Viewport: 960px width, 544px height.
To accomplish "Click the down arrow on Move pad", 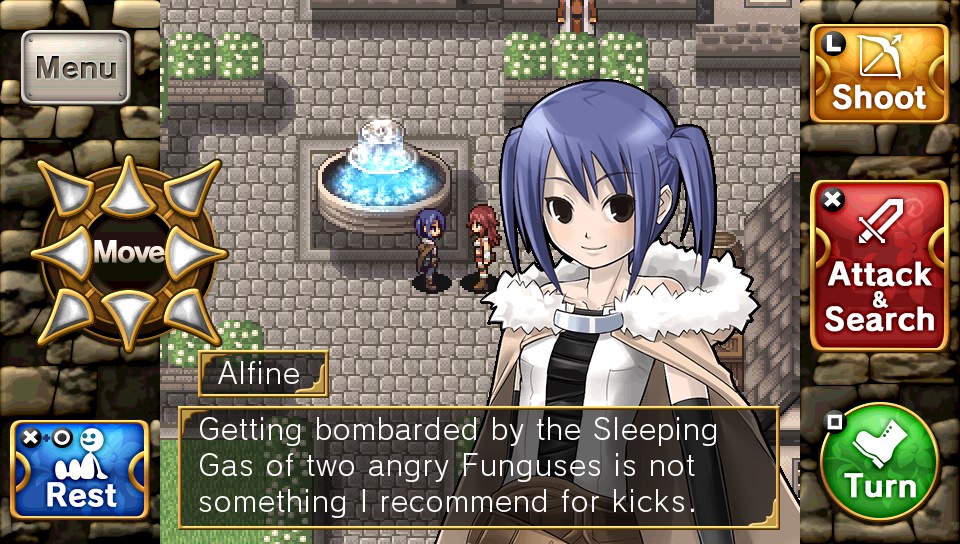I will 127,316.
